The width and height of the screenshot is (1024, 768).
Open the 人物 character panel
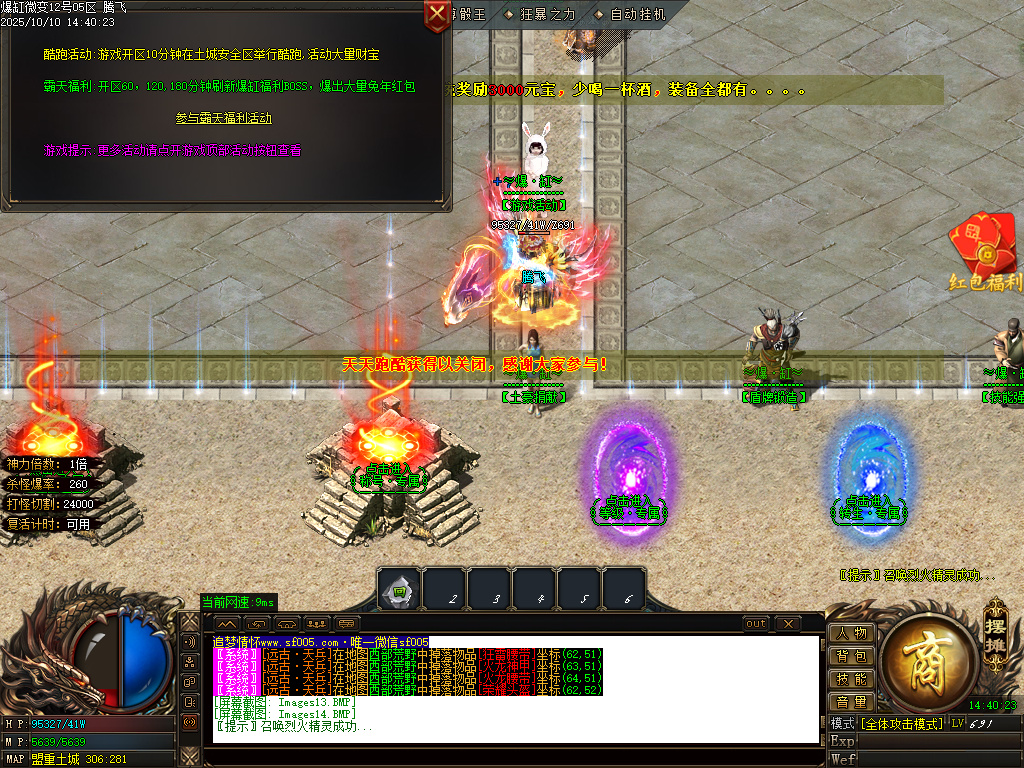pyautogui.click(x=851, y=633)
